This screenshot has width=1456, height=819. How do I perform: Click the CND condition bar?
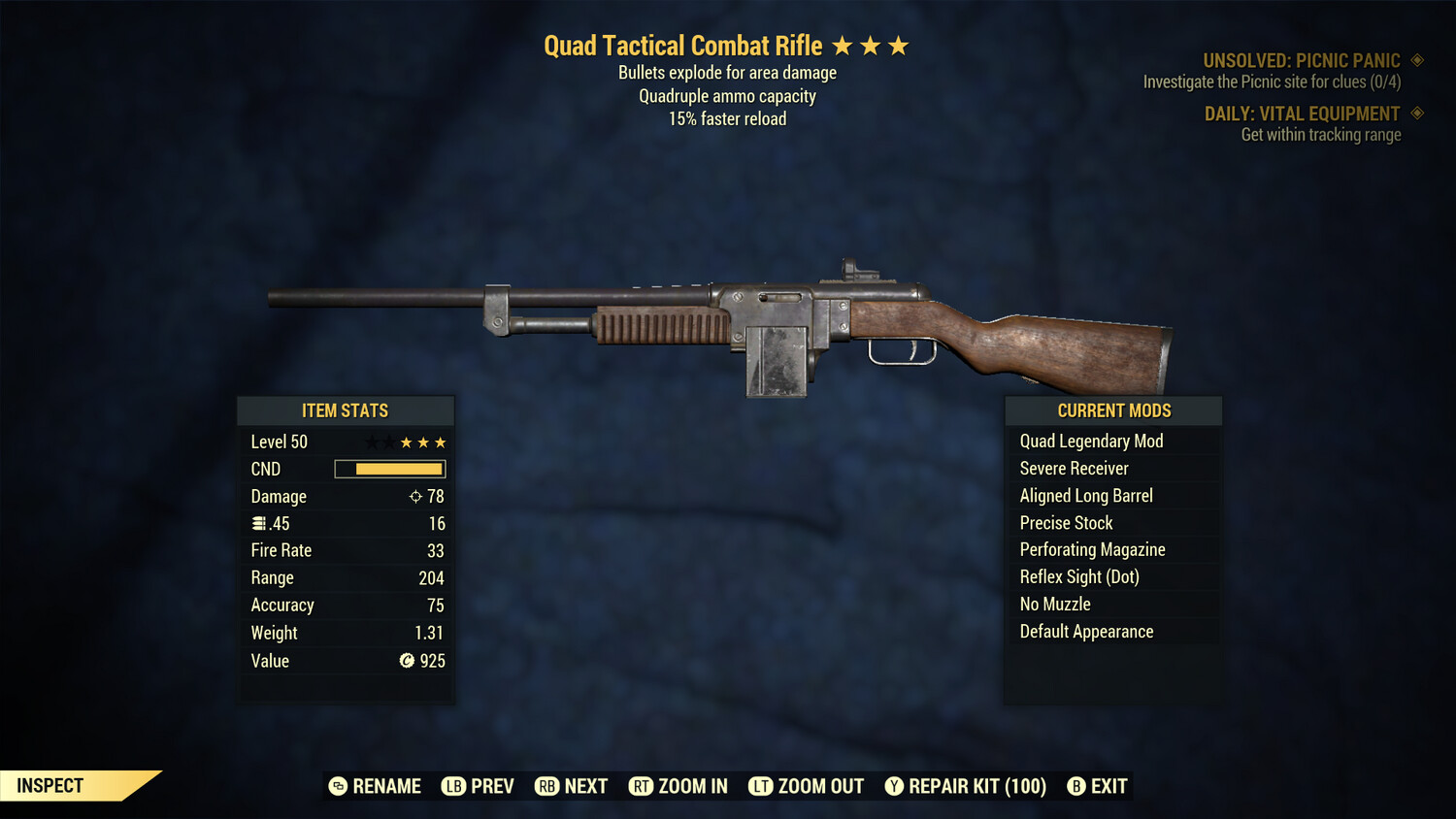388,469
